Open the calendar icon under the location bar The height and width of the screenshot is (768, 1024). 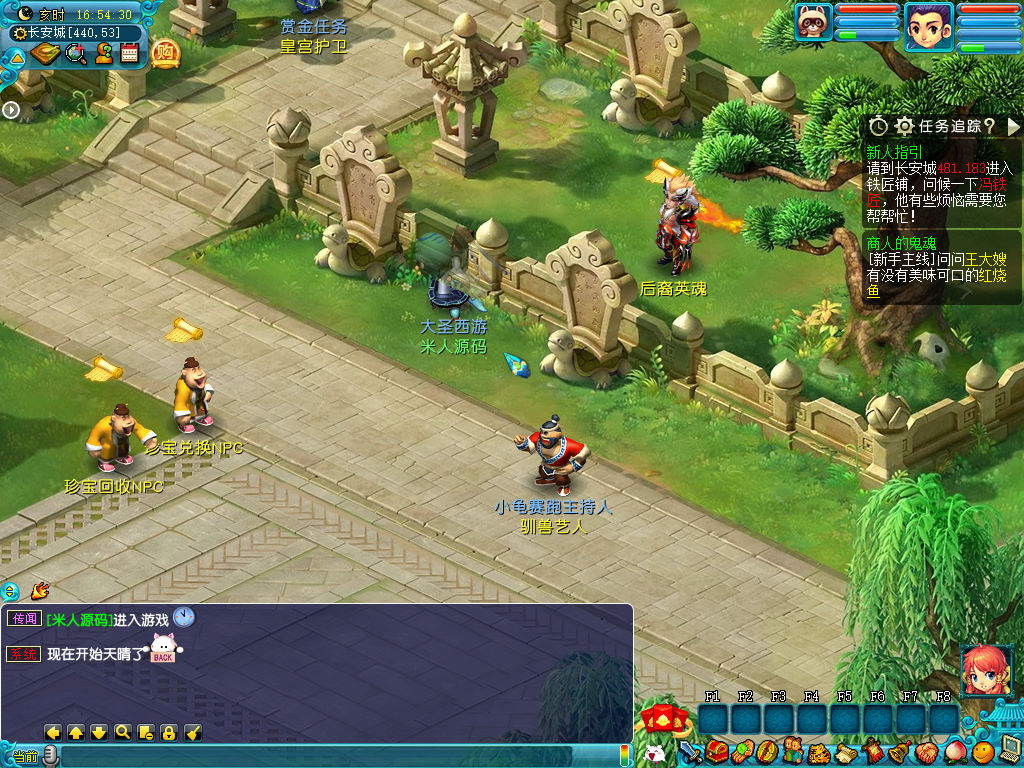click(x=129, y=54)
